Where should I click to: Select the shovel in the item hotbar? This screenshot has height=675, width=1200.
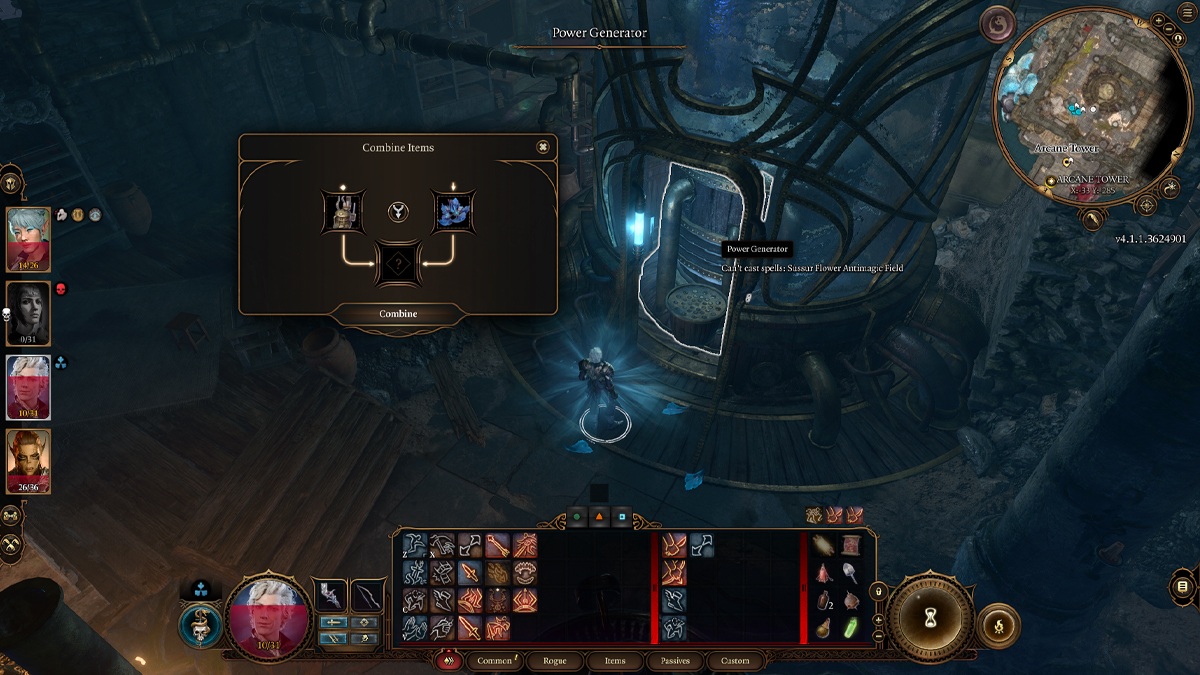[852, 571]
